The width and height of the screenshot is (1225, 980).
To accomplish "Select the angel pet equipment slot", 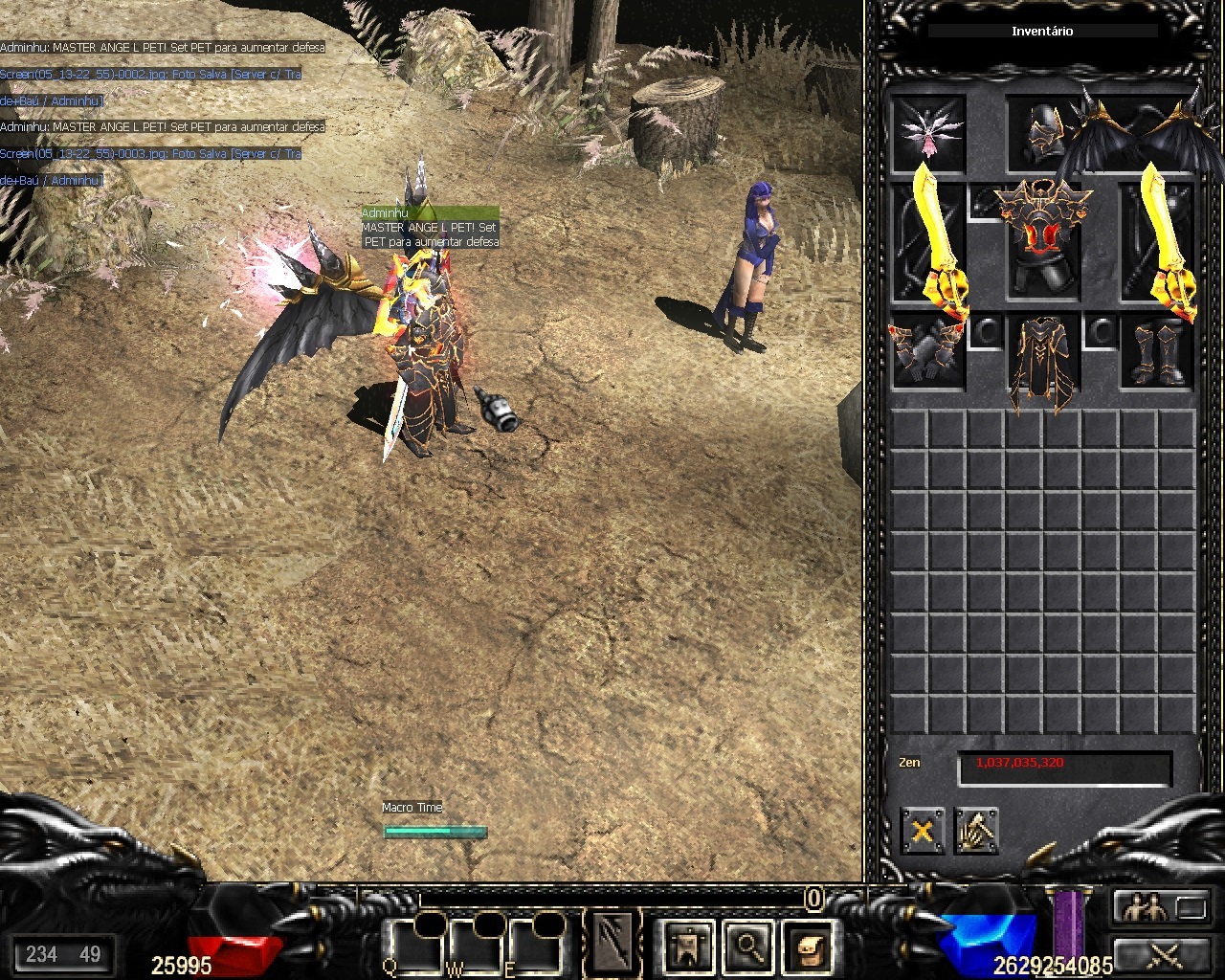I will click(x=927, y=133).
